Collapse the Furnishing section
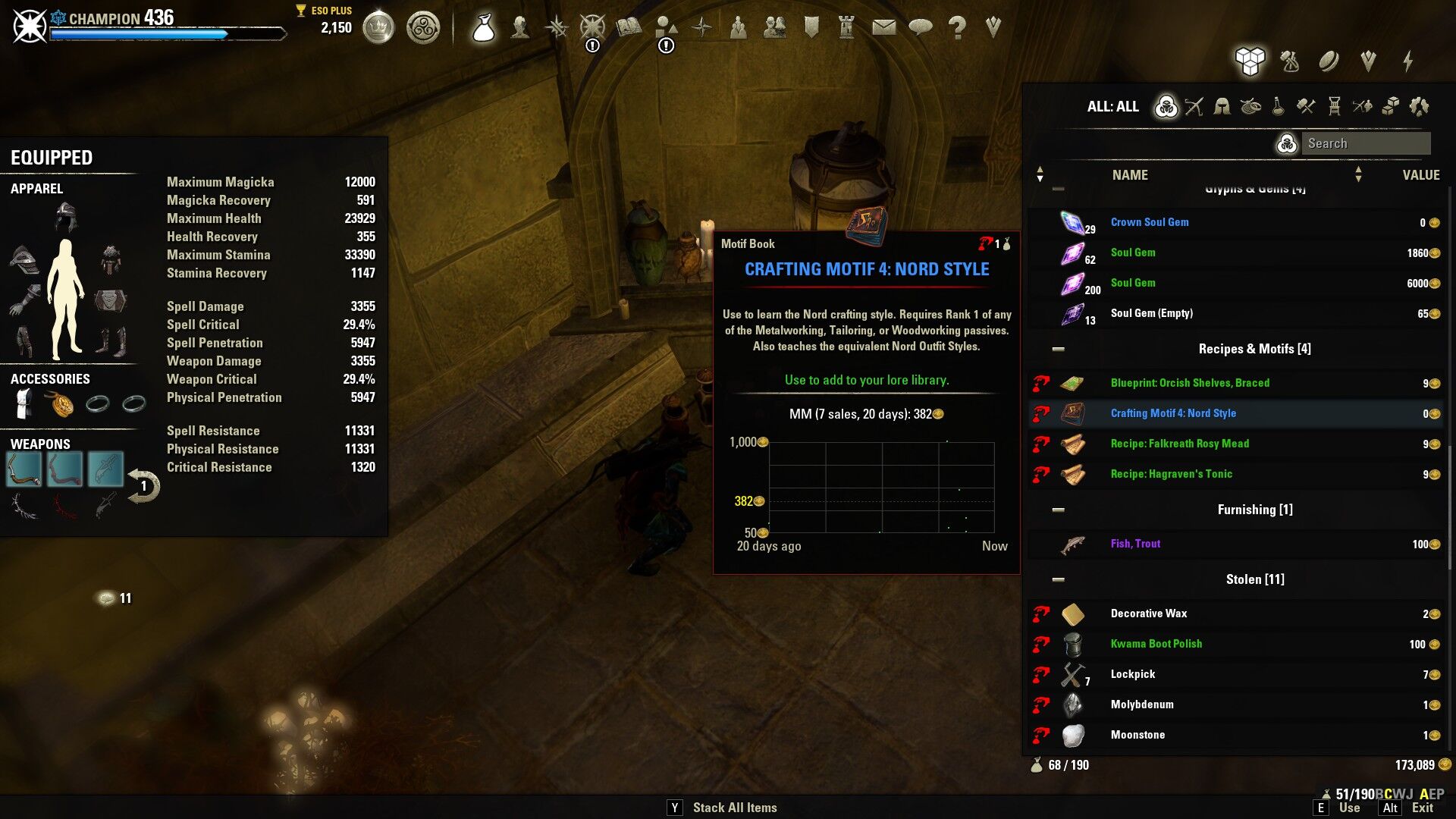 tap(1059, 510)
